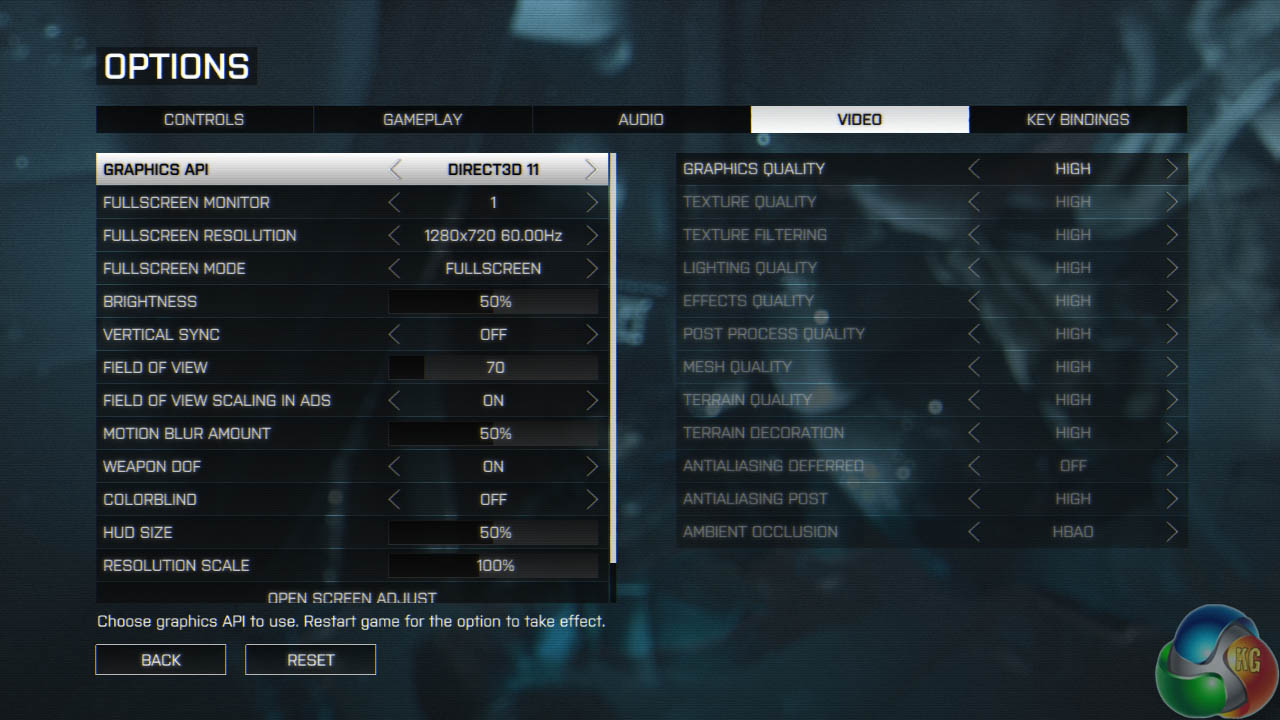Switch Colorblind mode with right arrow
This screenshot has width=1280, height=720.
tap(592, 500)
